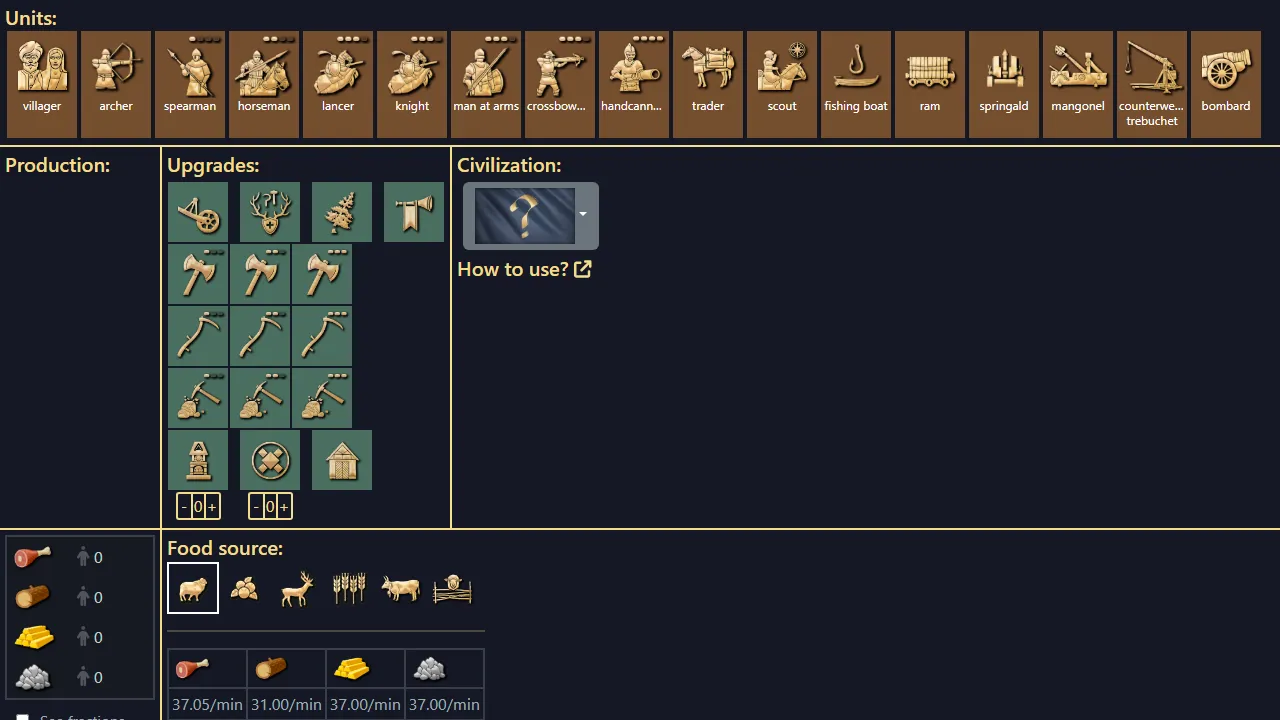Select the wheat farms food source icon
1280x720 pixels.
click(x=349, y=588)
